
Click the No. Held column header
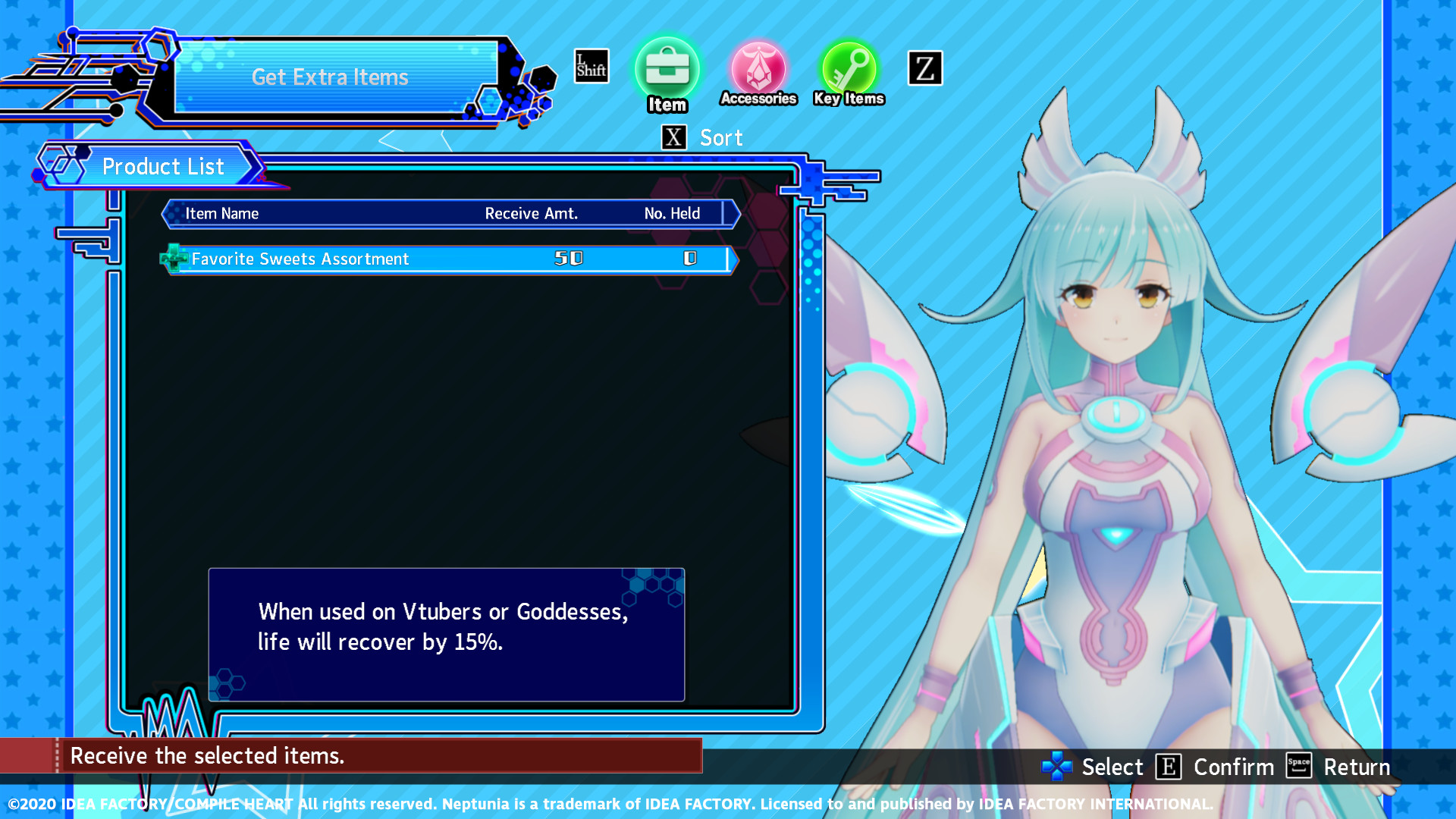[x=672, y=213]
